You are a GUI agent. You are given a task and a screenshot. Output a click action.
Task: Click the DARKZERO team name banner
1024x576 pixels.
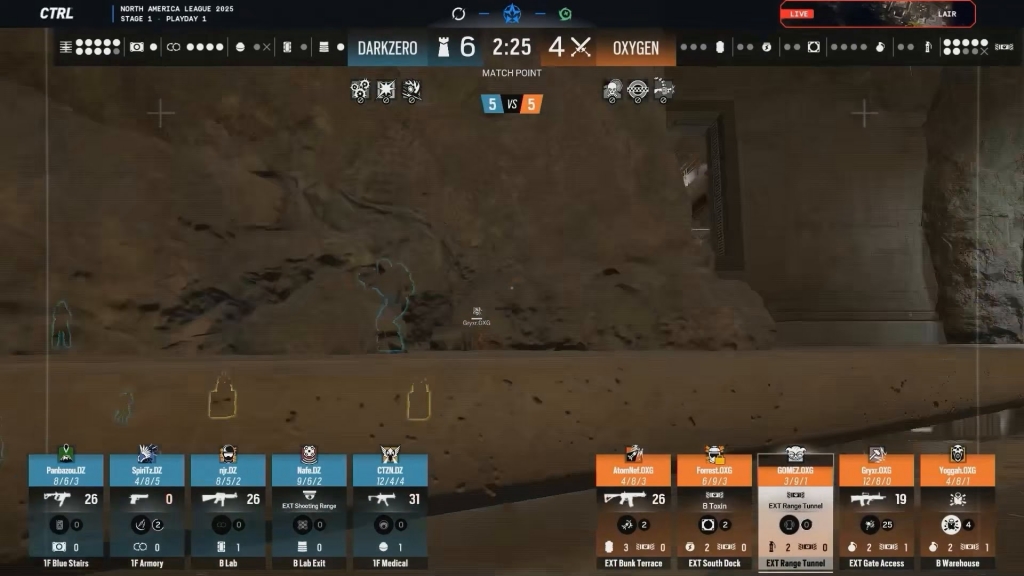pos(388,48)
